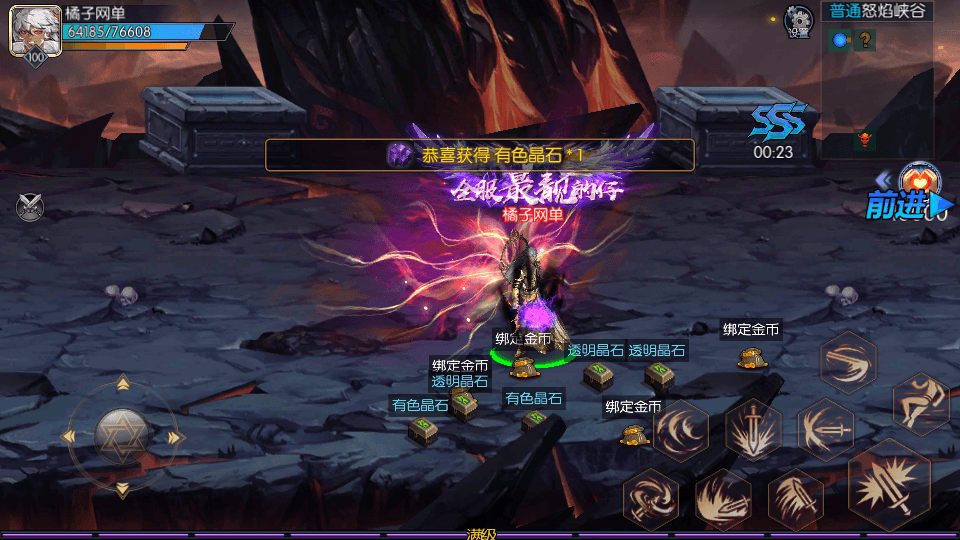Activate the multi-slash sword flurry skill
960x540 pixels.
click(x=796, y=498)
